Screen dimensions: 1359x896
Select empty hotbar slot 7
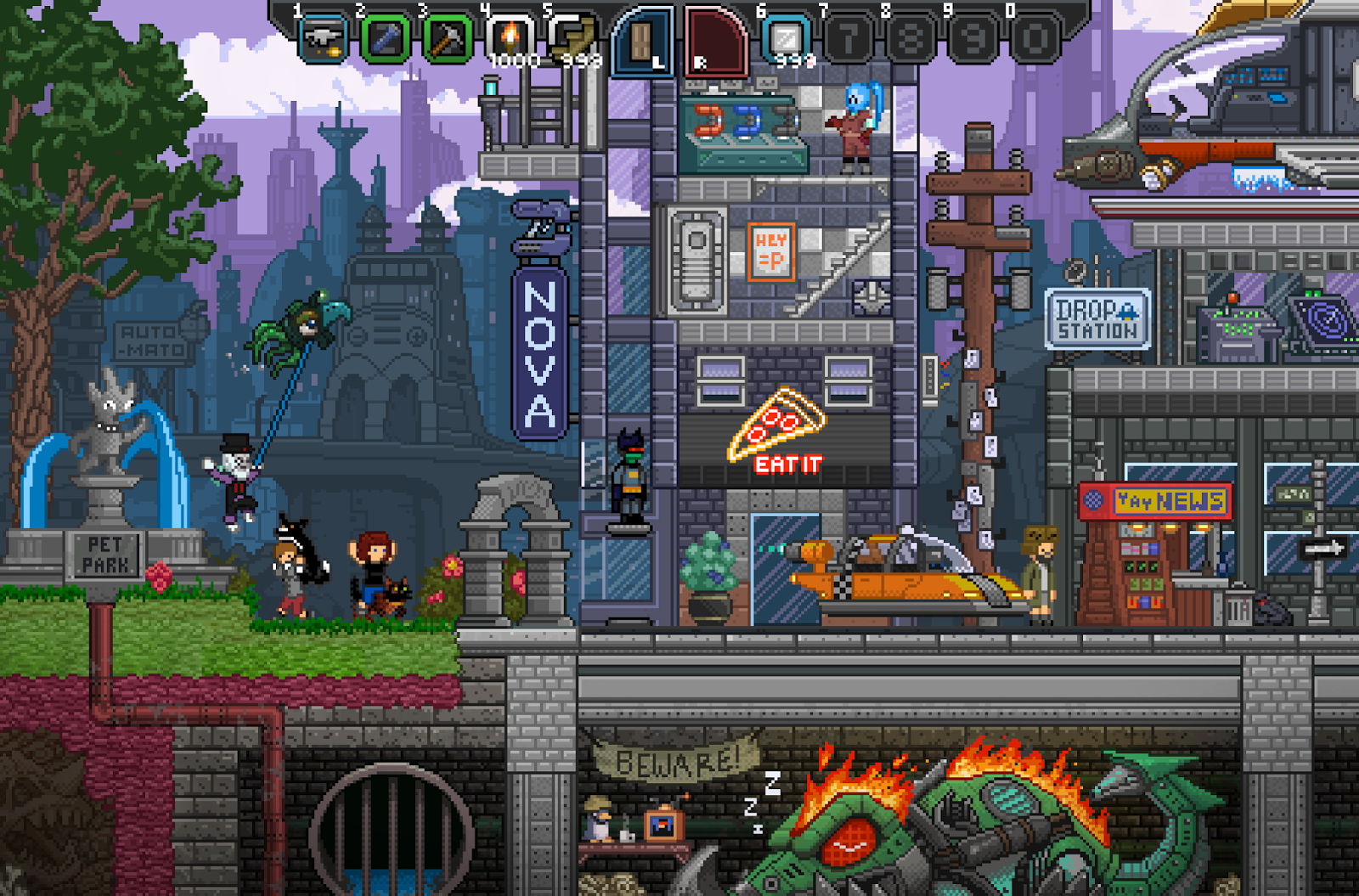pyautogui.click(x=848, y=39)
